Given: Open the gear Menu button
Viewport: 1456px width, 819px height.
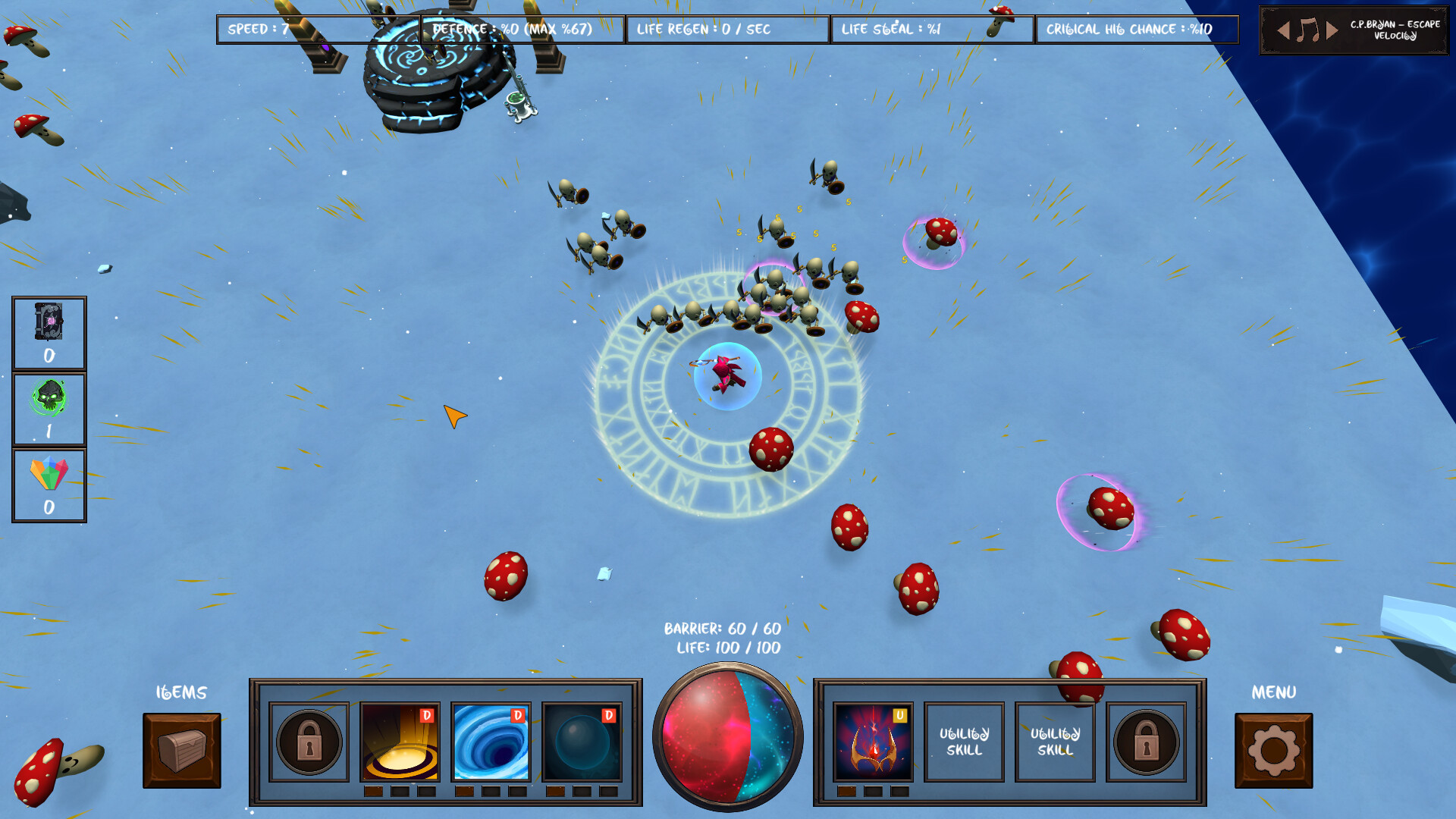Looking at the screenshot, I should click(x=1273, y=750).
